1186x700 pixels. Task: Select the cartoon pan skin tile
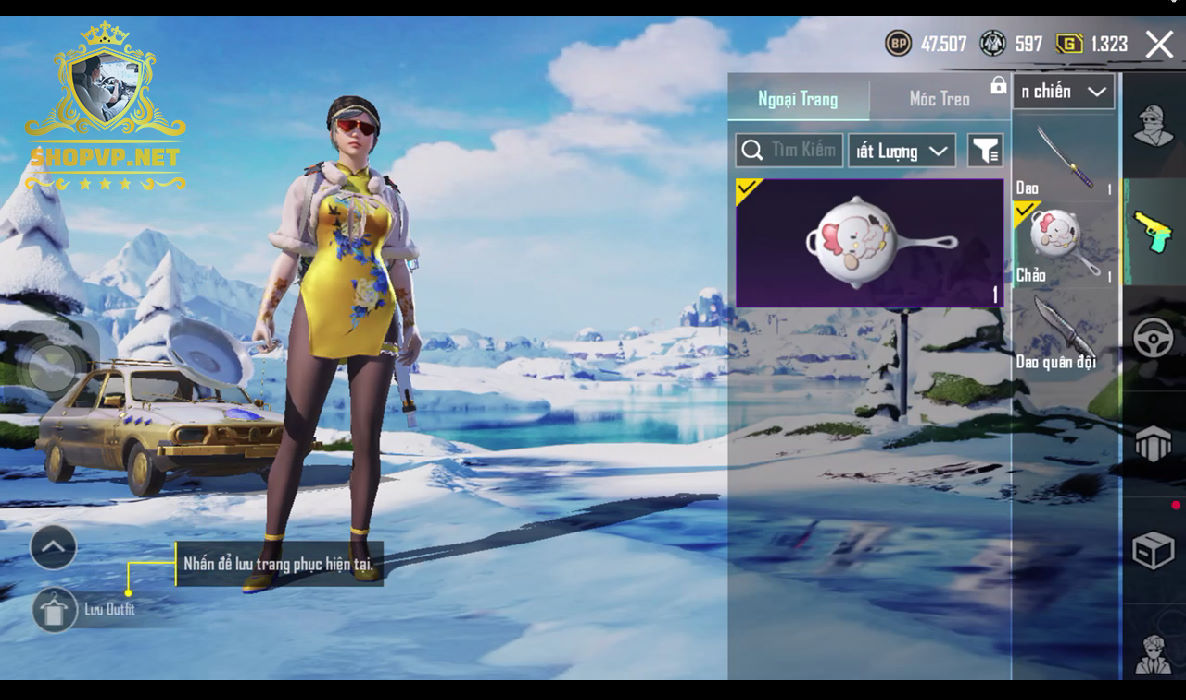[869, 242]
